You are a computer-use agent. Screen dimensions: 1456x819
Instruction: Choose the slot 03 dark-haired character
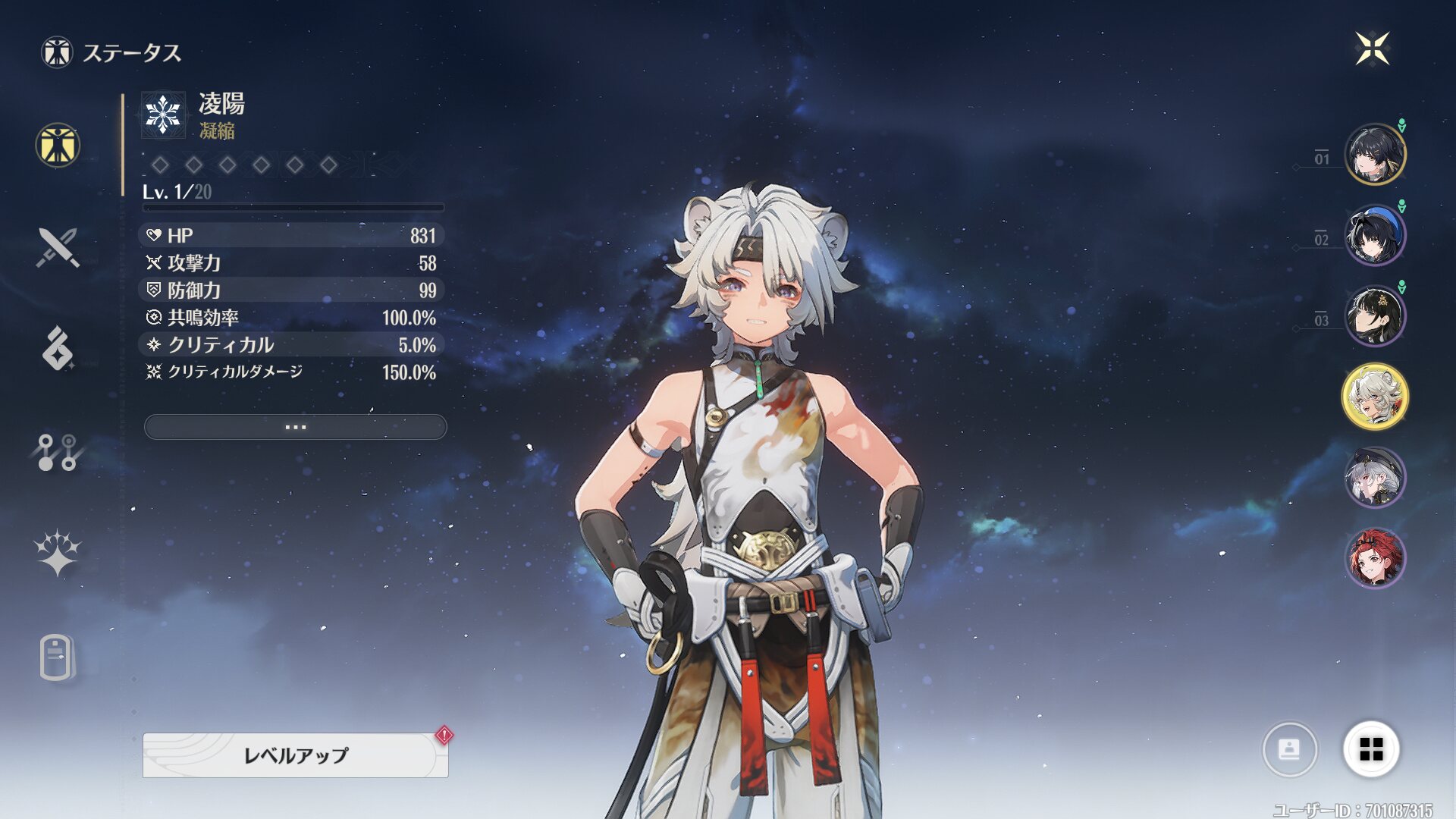[x=1374, y=315]
